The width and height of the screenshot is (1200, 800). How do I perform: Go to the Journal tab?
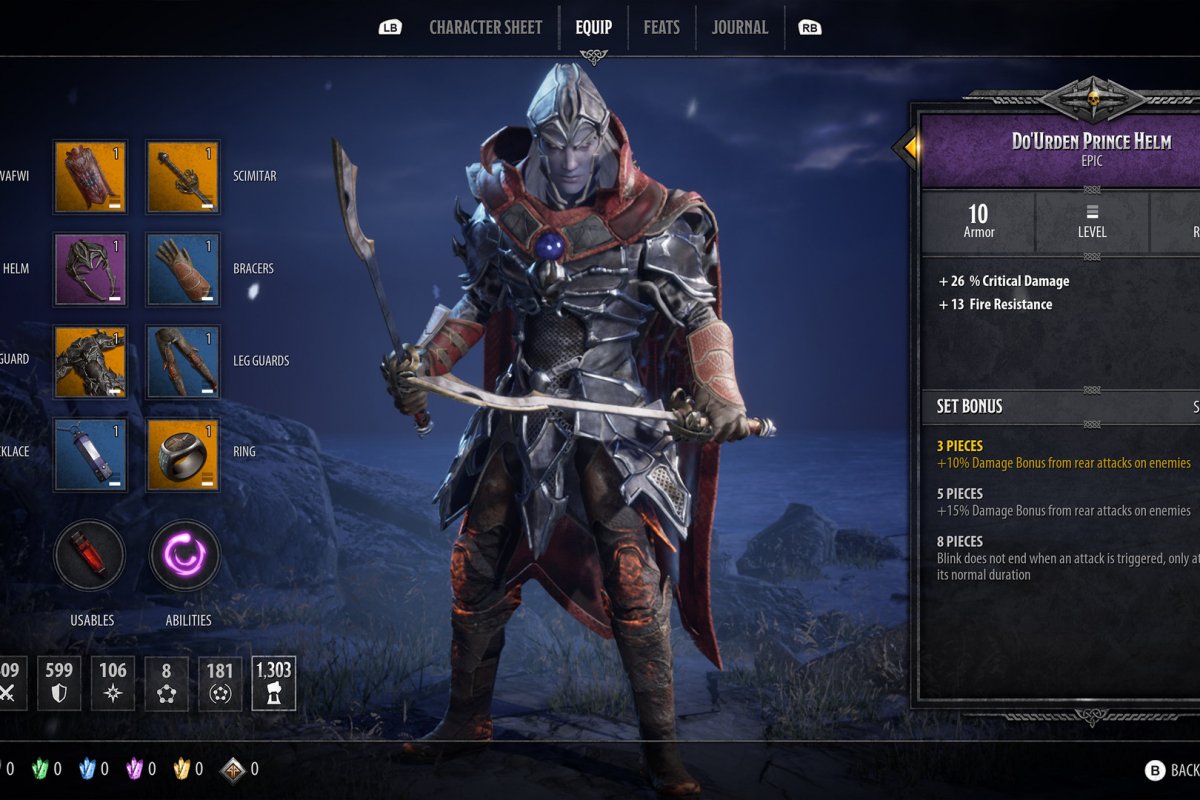click(739, 27)
